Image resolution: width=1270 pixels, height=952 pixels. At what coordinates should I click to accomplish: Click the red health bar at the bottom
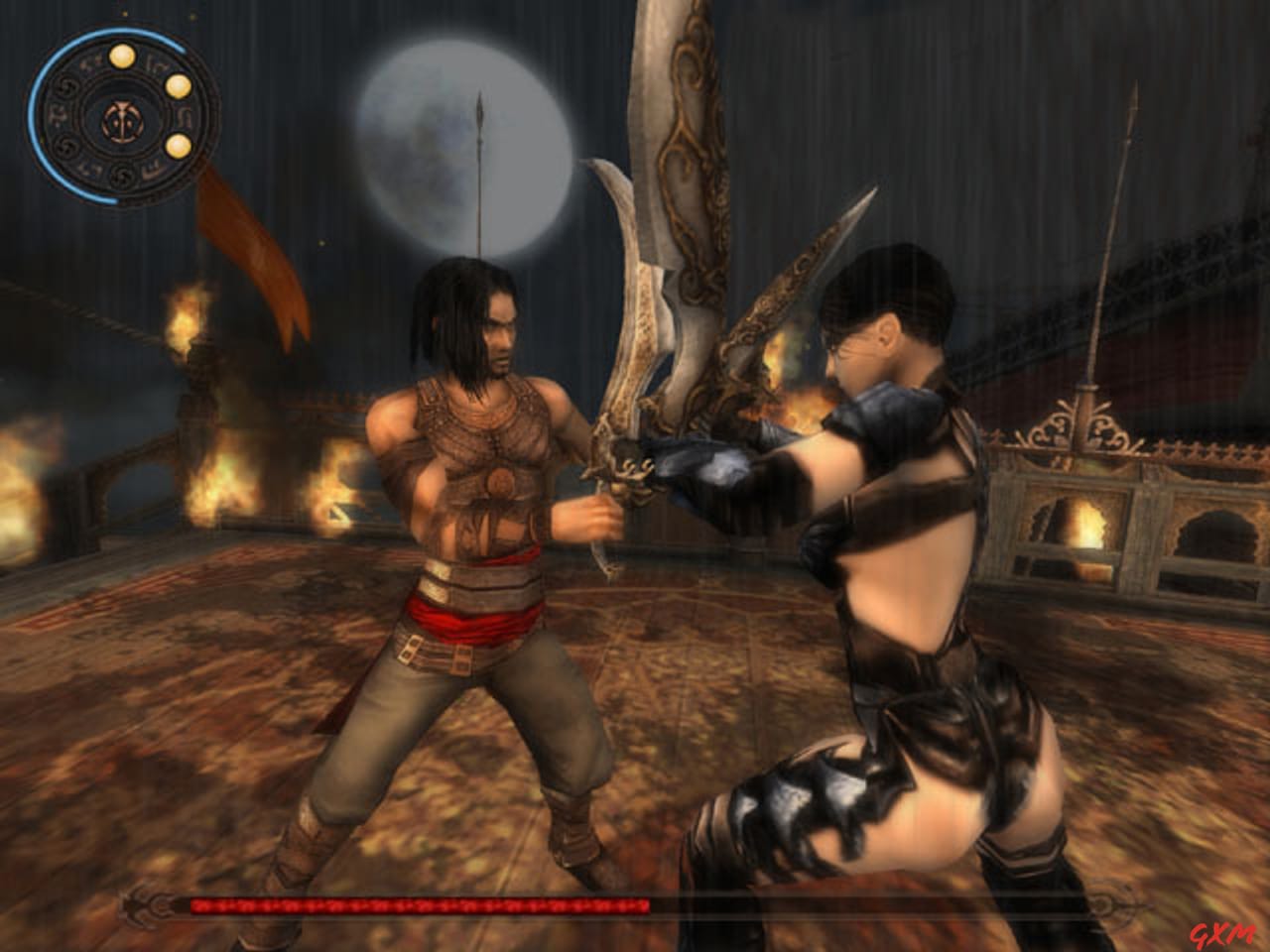417,905
